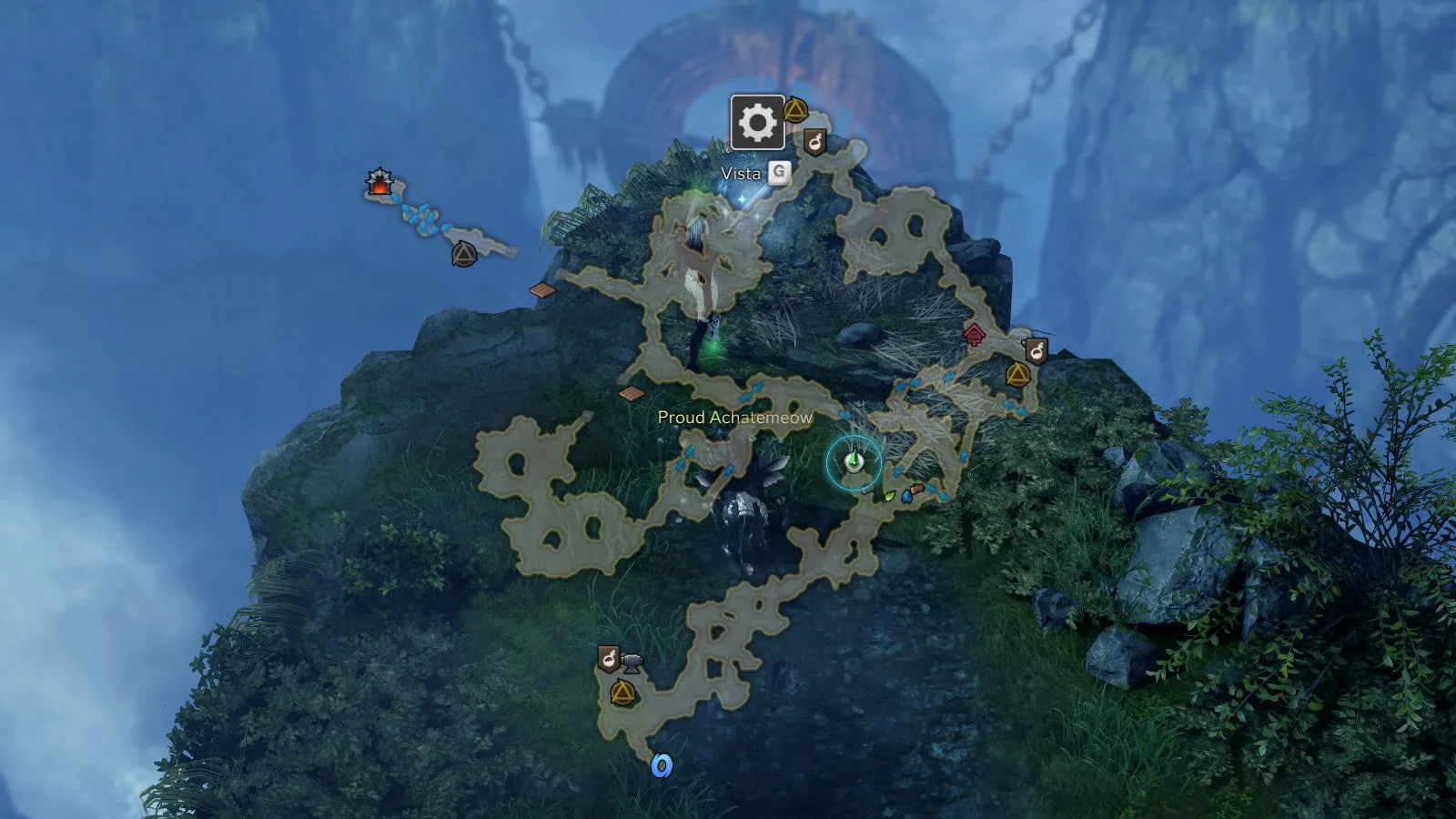Click the red house map marker

coord(975,335)
